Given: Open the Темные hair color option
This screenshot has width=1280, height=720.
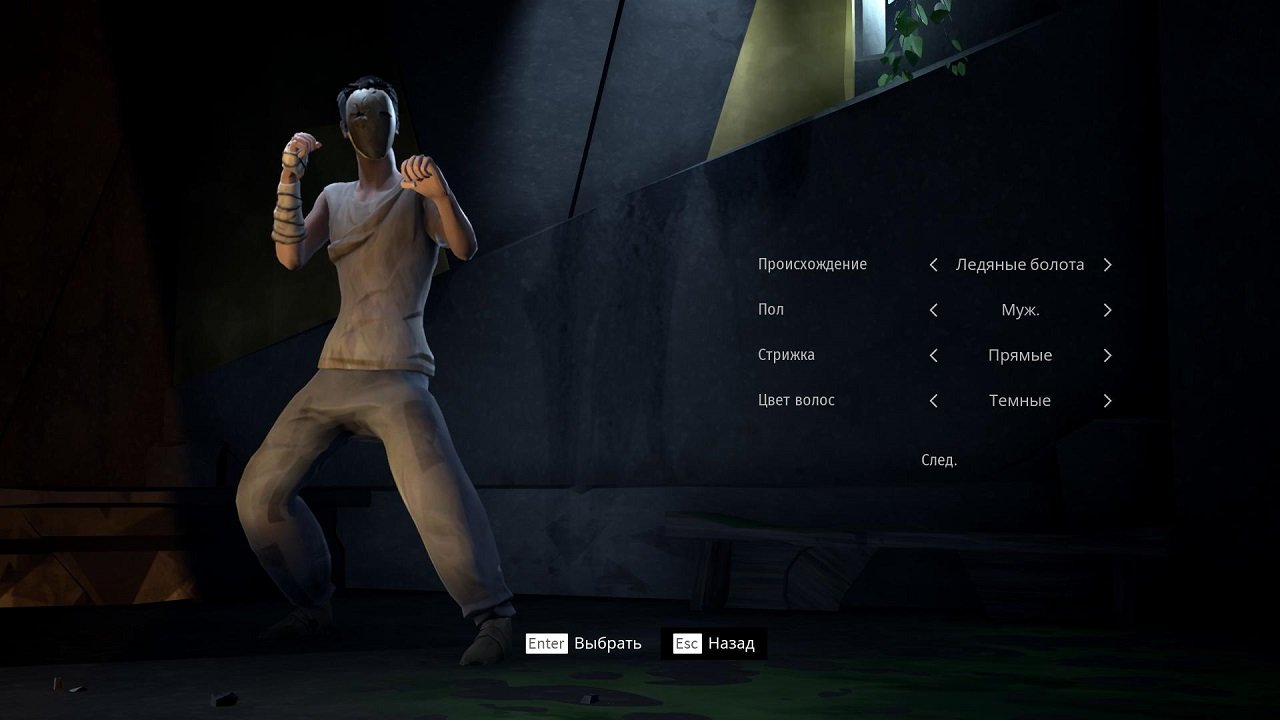Looking at the screenshot, I should 1019,400.
